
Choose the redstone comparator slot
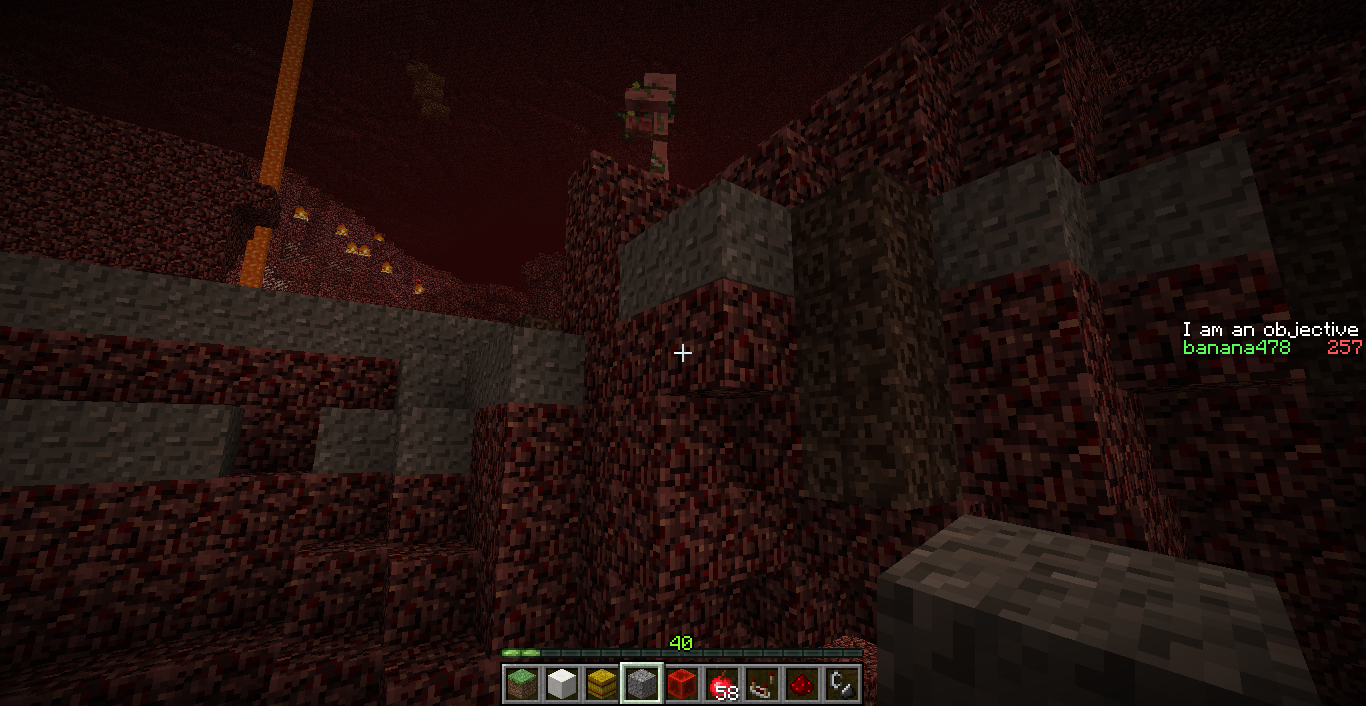(x=762, y=684)
